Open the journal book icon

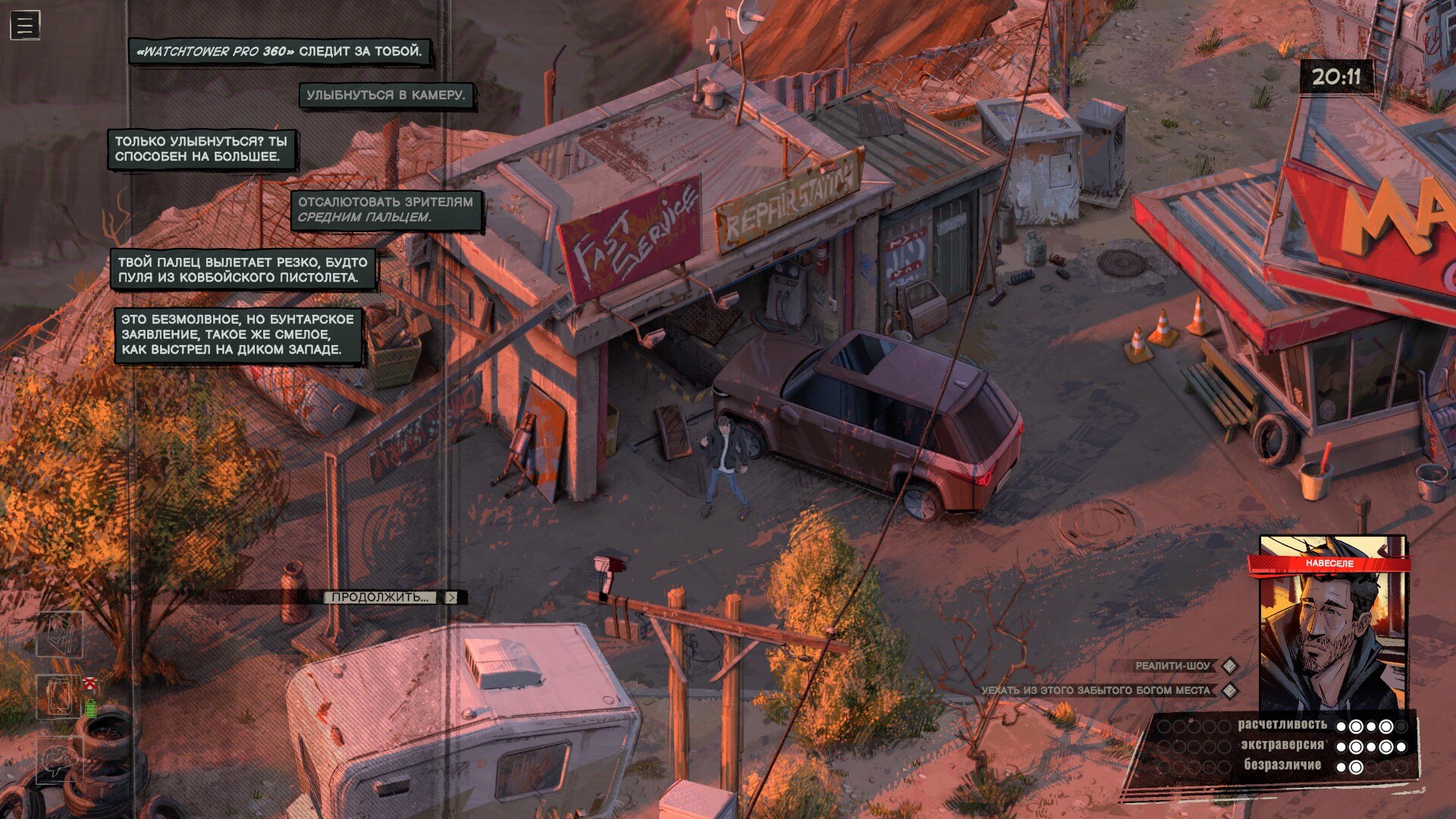(60, 635)
